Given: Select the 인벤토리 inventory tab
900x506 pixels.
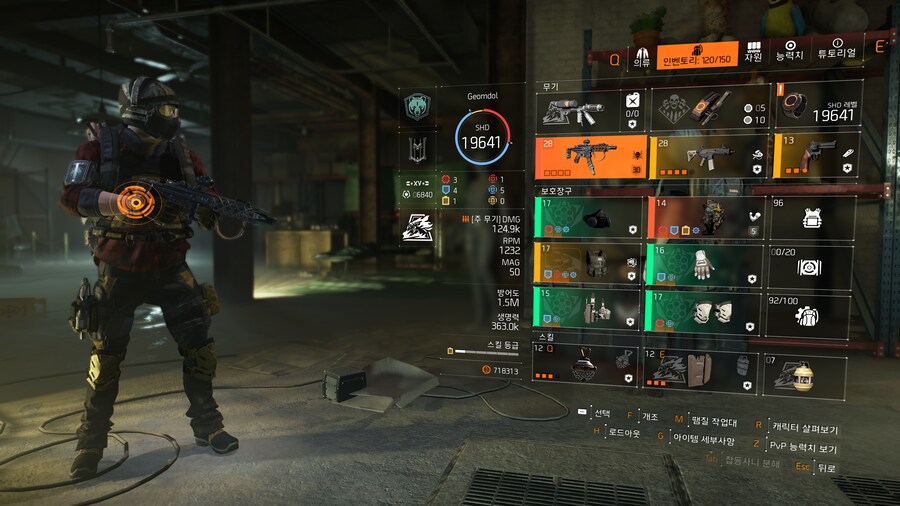Looking at the screenshot, I should pos(698,55).
